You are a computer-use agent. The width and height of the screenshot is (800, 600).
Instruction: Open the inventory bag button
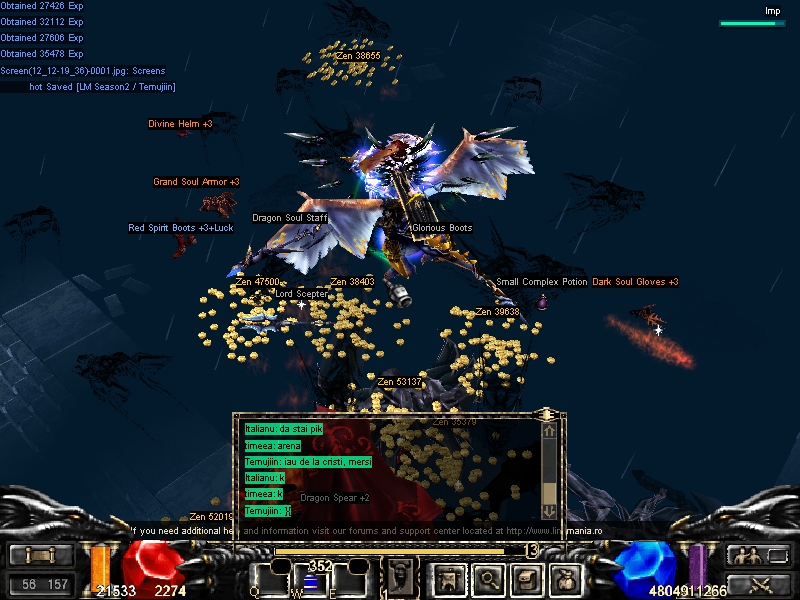[566, 578]
